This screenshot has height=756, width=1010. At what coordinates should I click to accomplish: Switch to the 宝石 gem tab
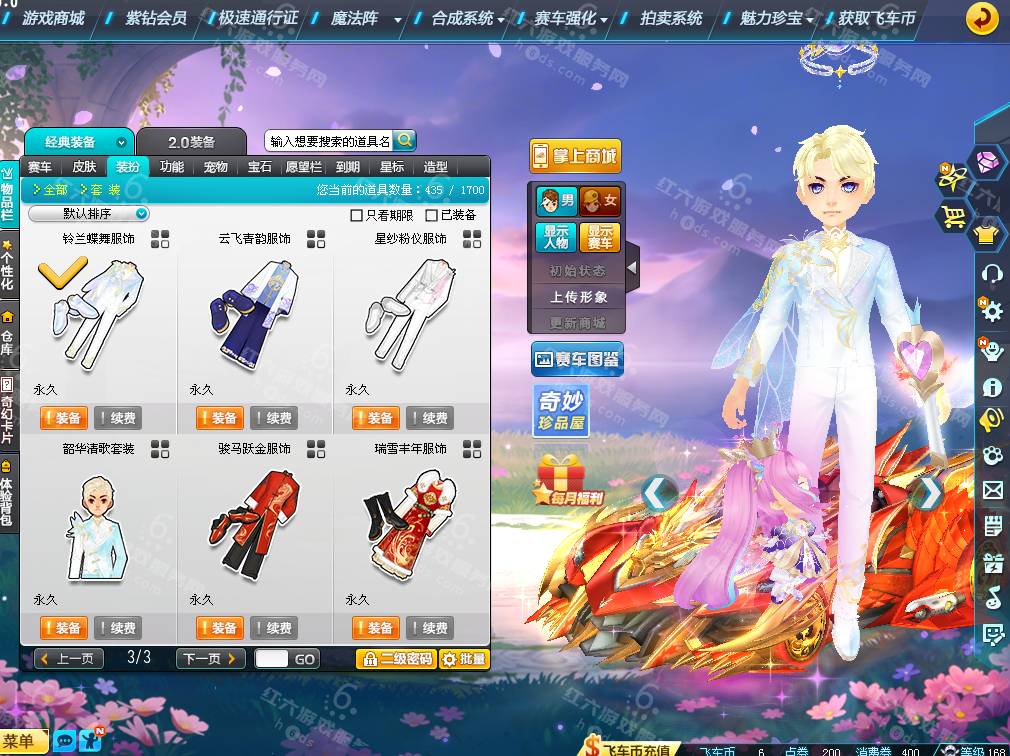260,167
